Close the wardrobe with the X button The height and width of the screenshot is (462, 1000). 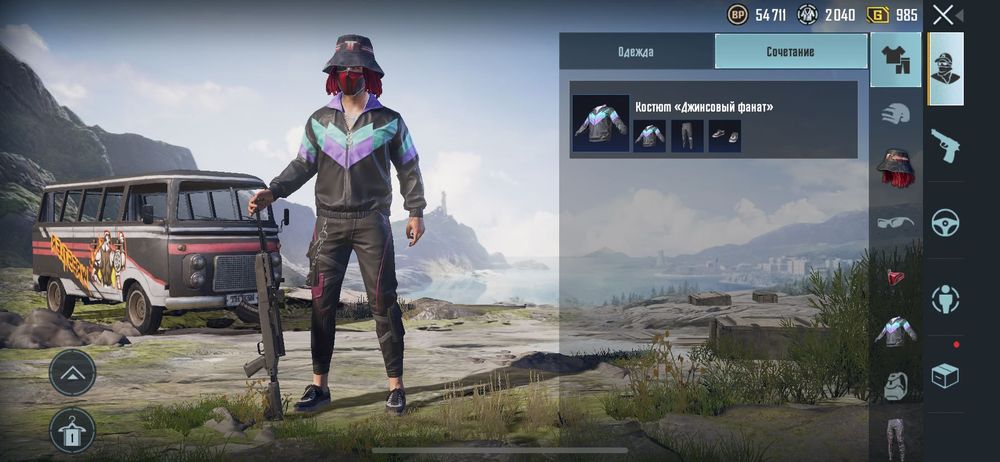[x=943, y=15]
